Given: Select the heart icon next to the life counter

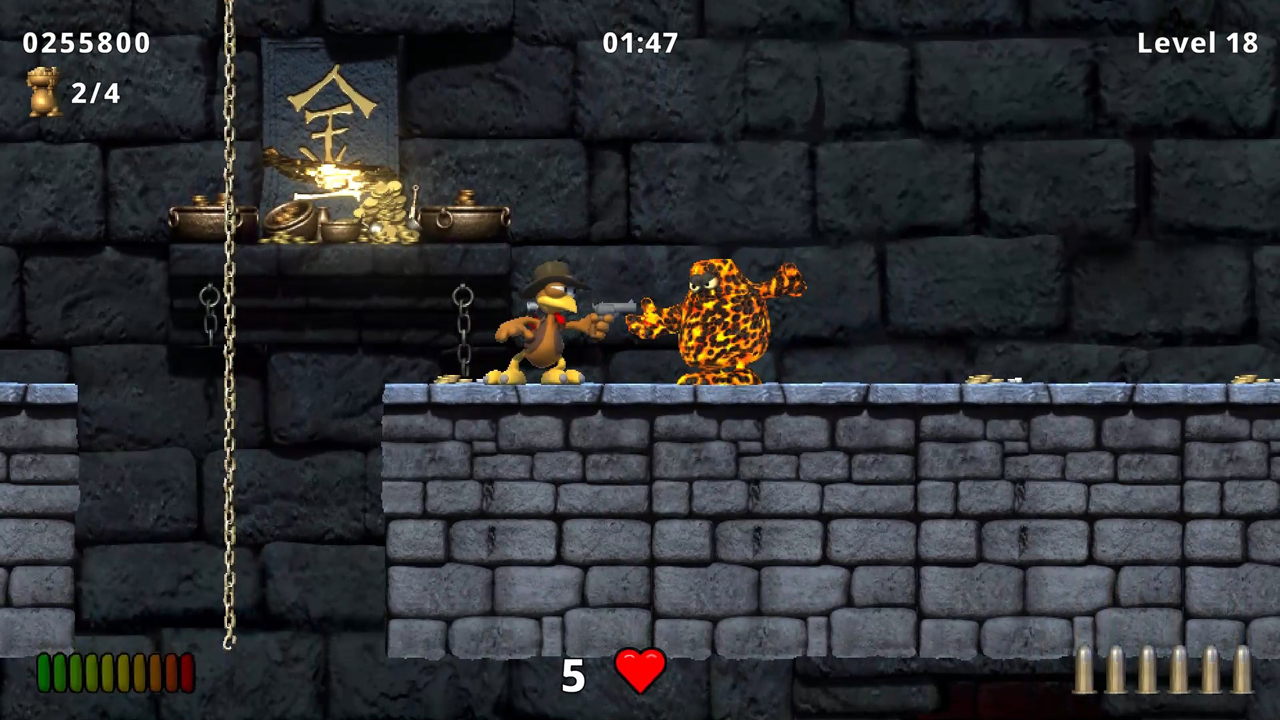Looking at the screenshot, I should click(640, 672).
